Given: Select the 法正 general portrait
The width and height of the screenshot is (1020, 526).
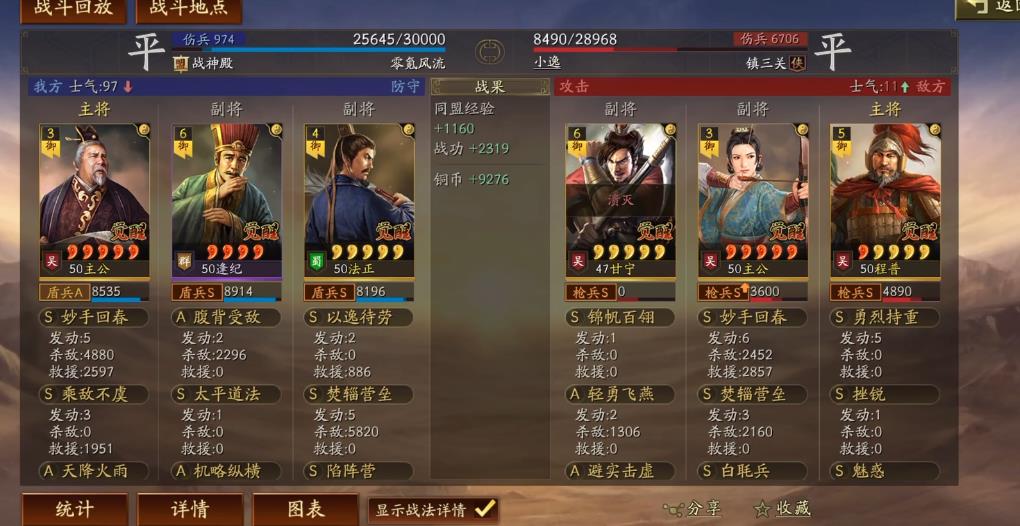Looking at the screenshot, I should pyautogui.click(x=359, y=190).
